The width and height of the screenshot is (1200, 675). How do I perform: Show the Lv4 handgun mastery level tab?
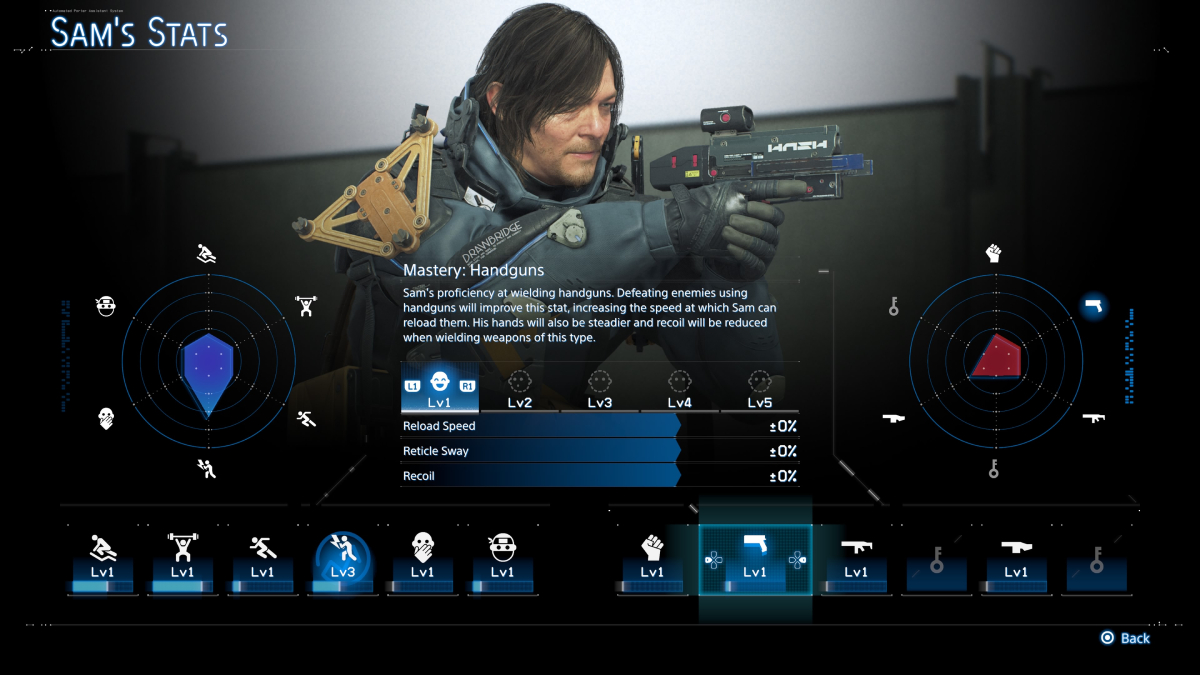pos(680,390)
